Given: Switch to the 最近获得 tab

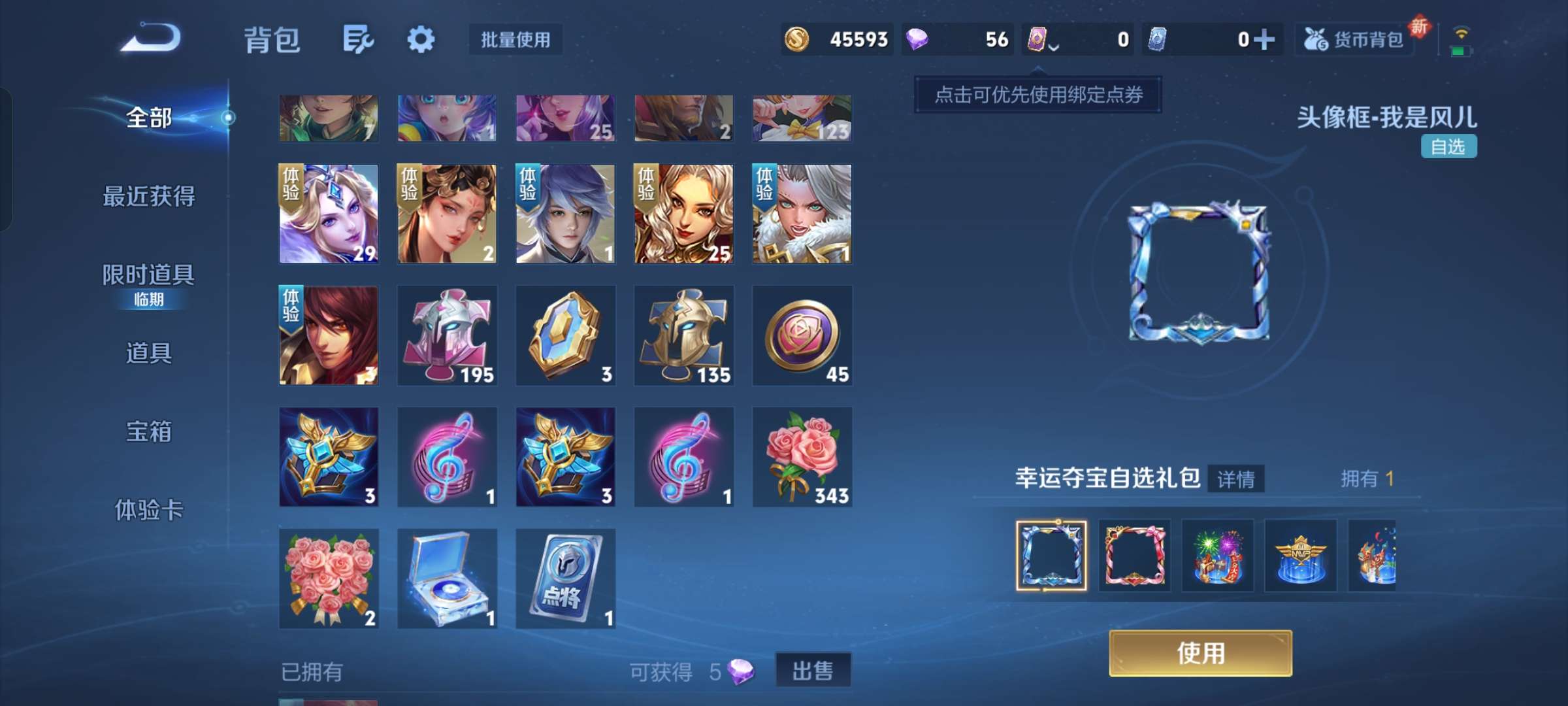Looking at the screenshot, I should [148, 196].
